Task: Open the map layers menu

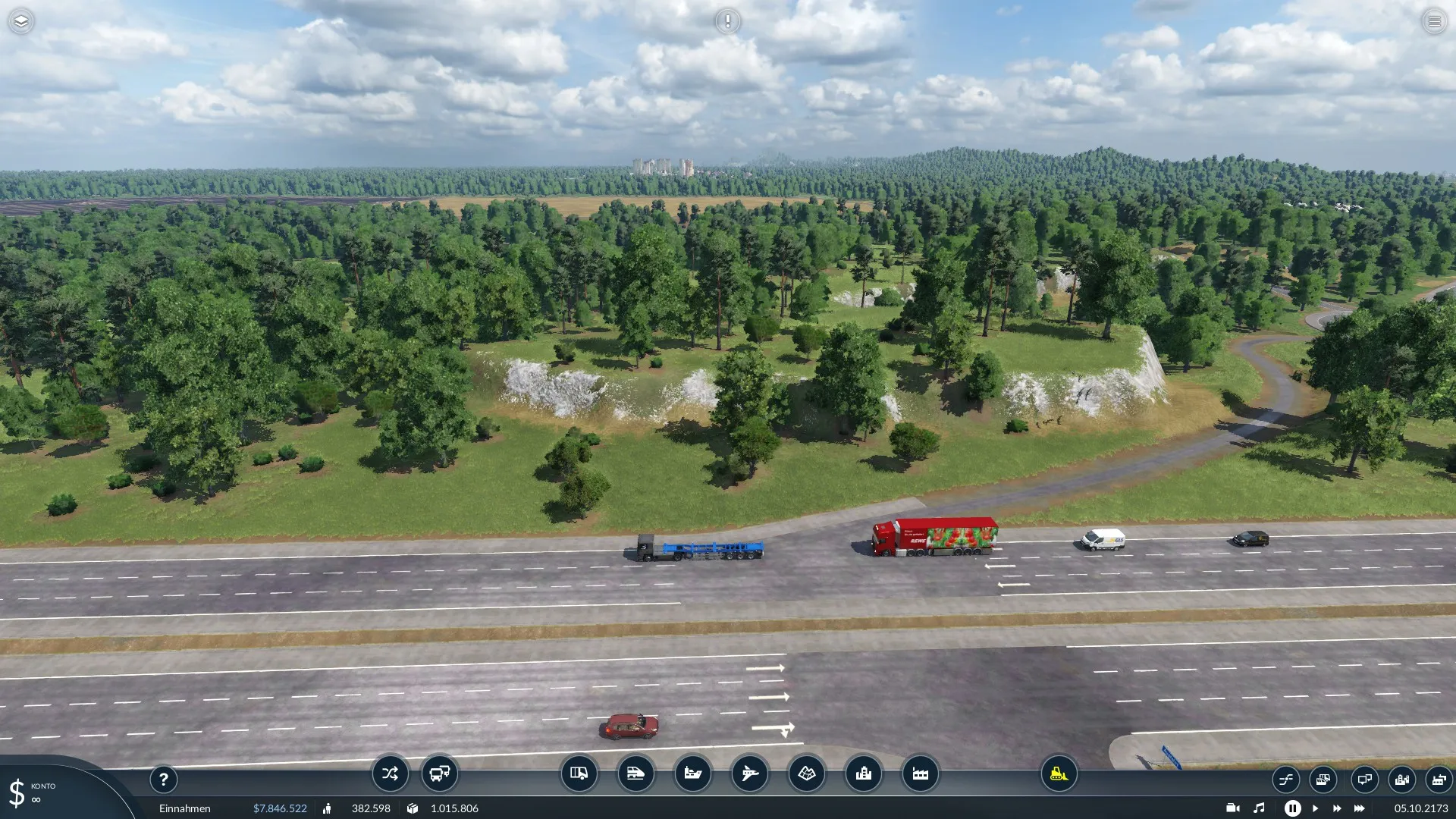Action: (21, 21)
